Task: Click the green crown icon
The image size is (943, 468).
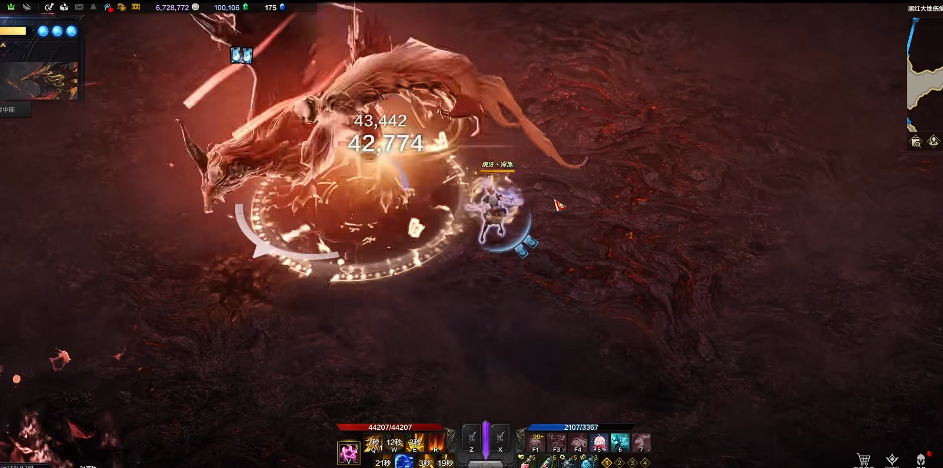Action: pos(10,7)
